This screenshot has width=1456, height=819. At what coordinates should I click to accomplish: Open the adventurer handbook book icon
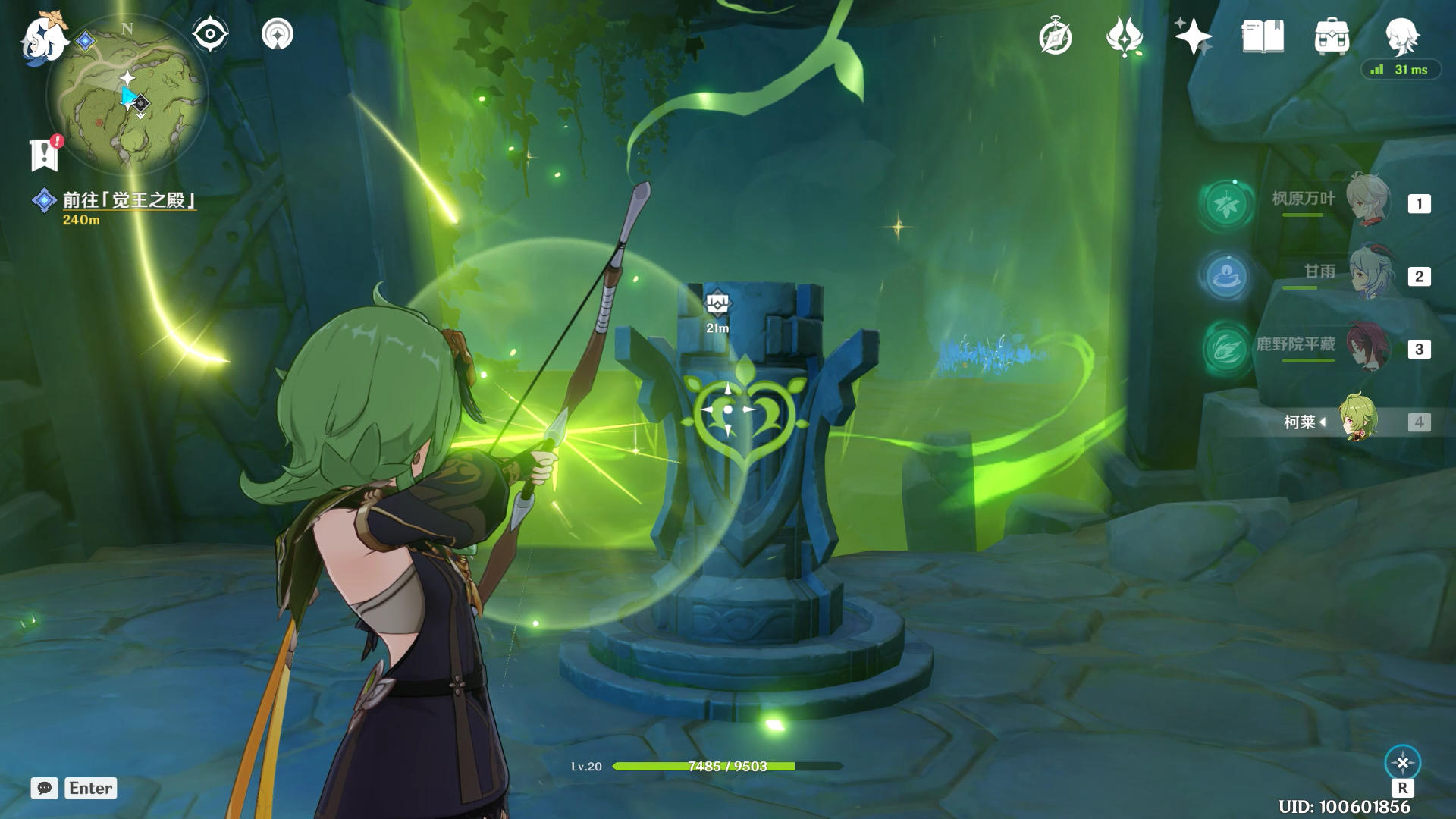click(1263, 36)
